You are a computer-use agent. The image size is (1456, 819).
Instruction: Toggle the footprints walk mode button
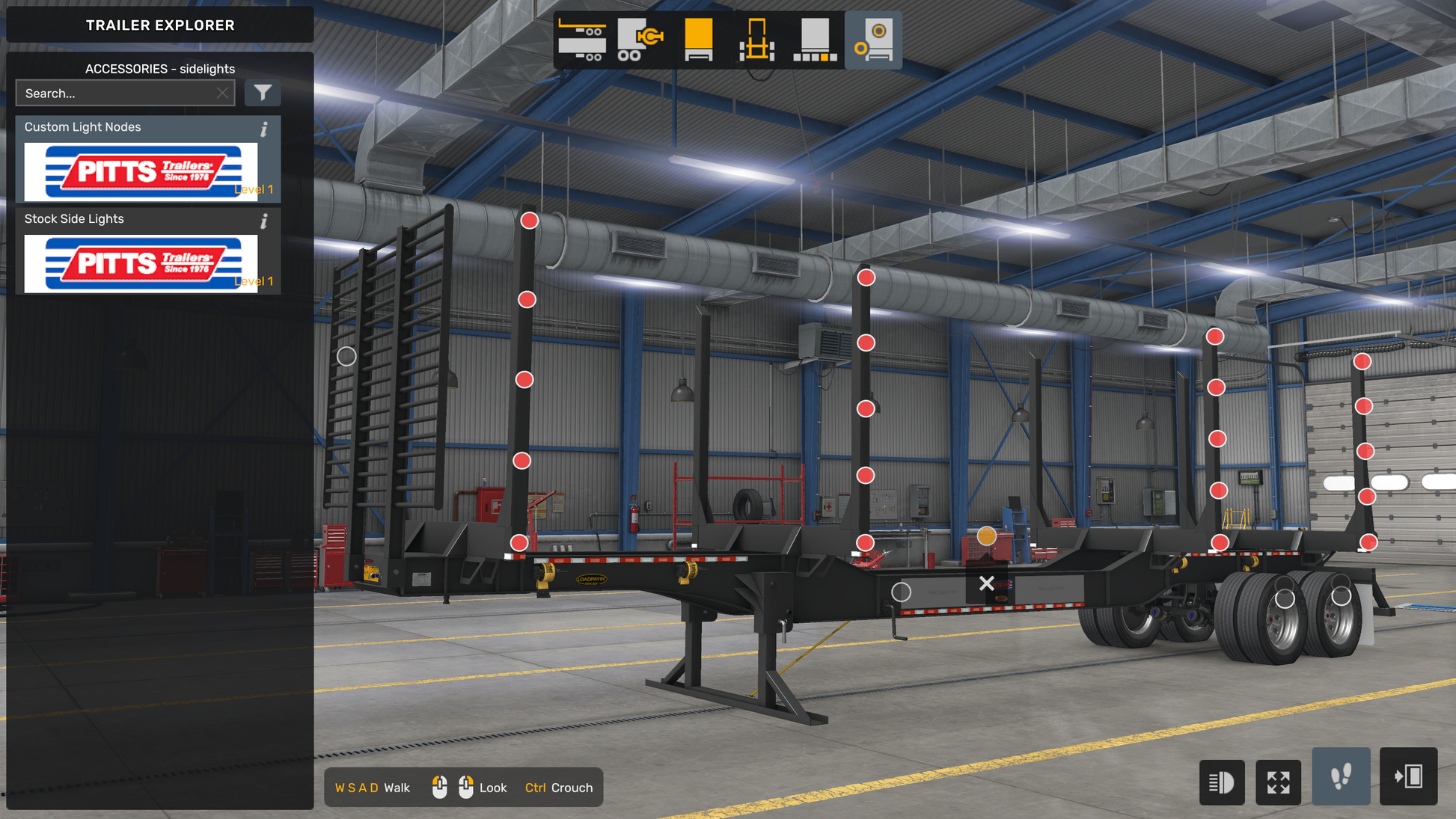[x=1341, y=776]
